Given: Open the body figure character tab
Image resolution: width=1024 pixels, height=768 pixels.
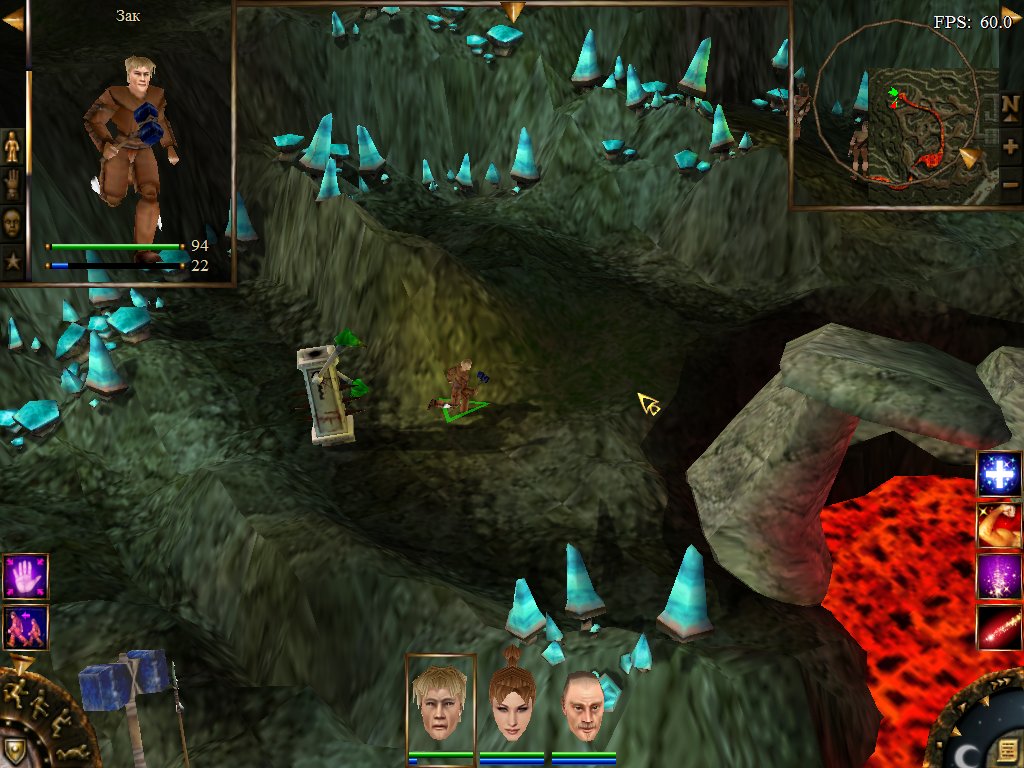Looking at the screenshot, I should click(x=12, y=147).
